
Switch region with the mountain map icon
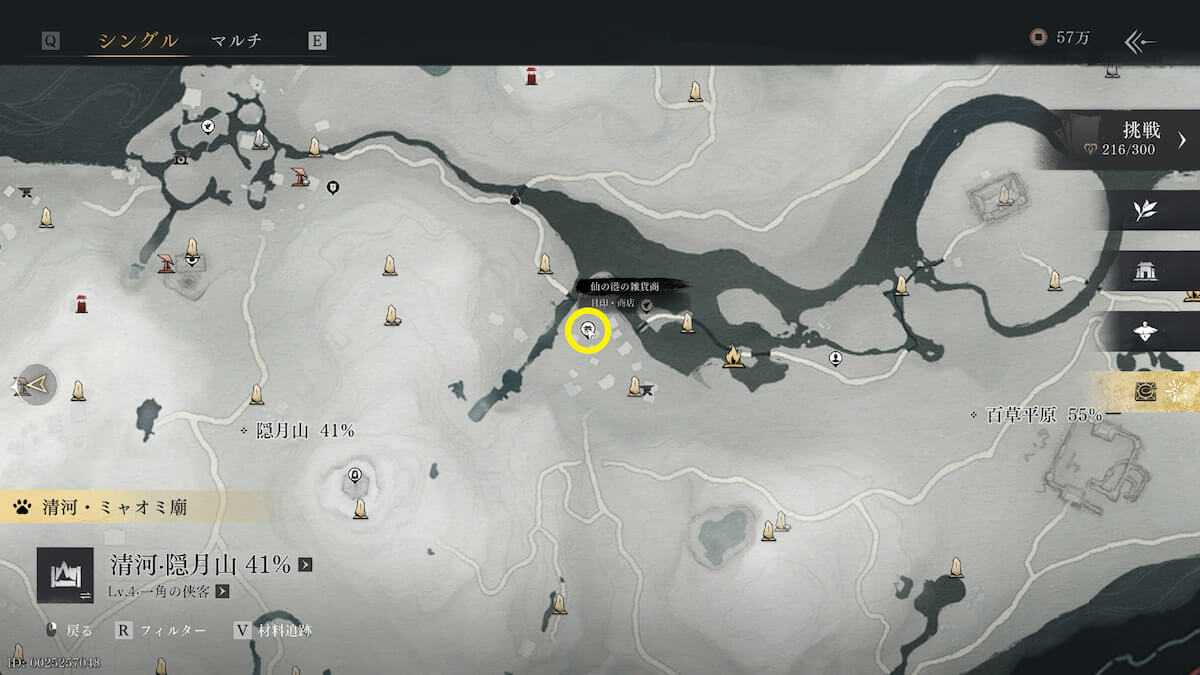point(65,574)
